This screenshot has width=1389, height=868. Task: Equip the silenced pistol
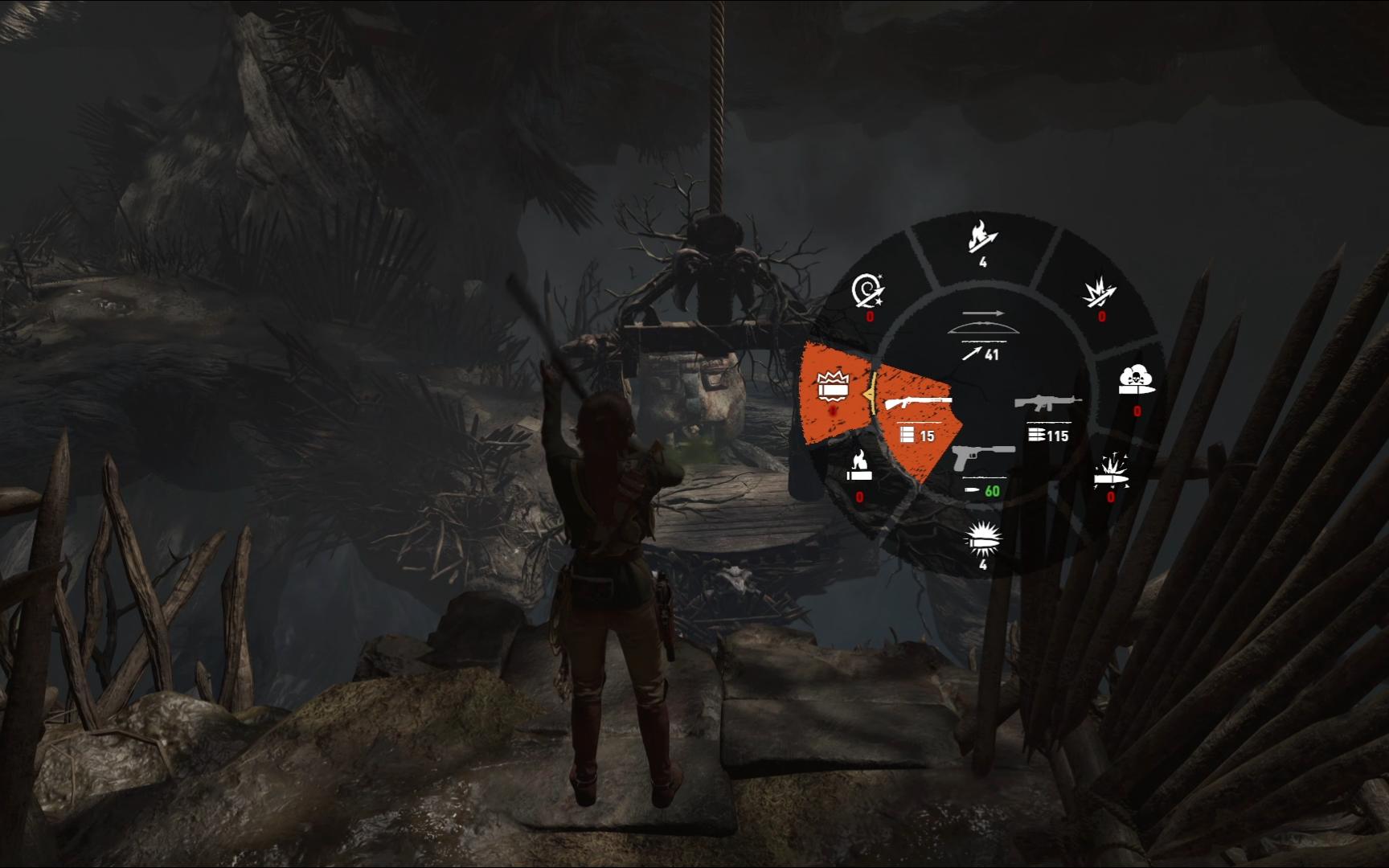[x=983, y=466]
